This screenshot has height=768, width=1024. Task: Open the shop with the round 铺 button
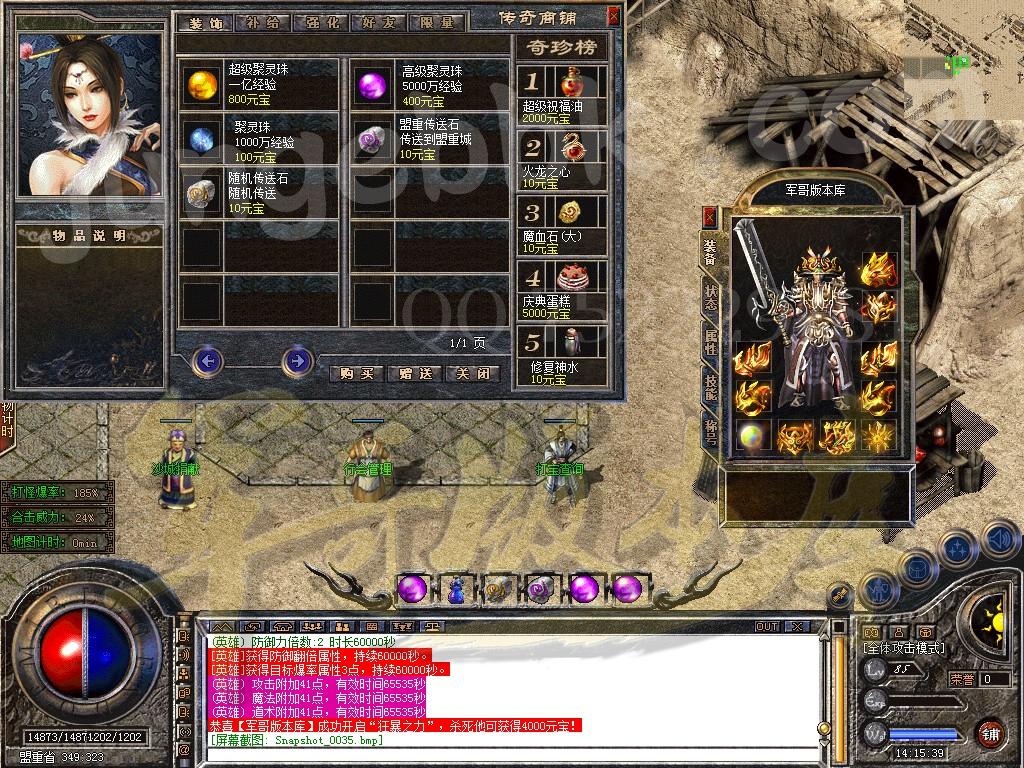990,733
